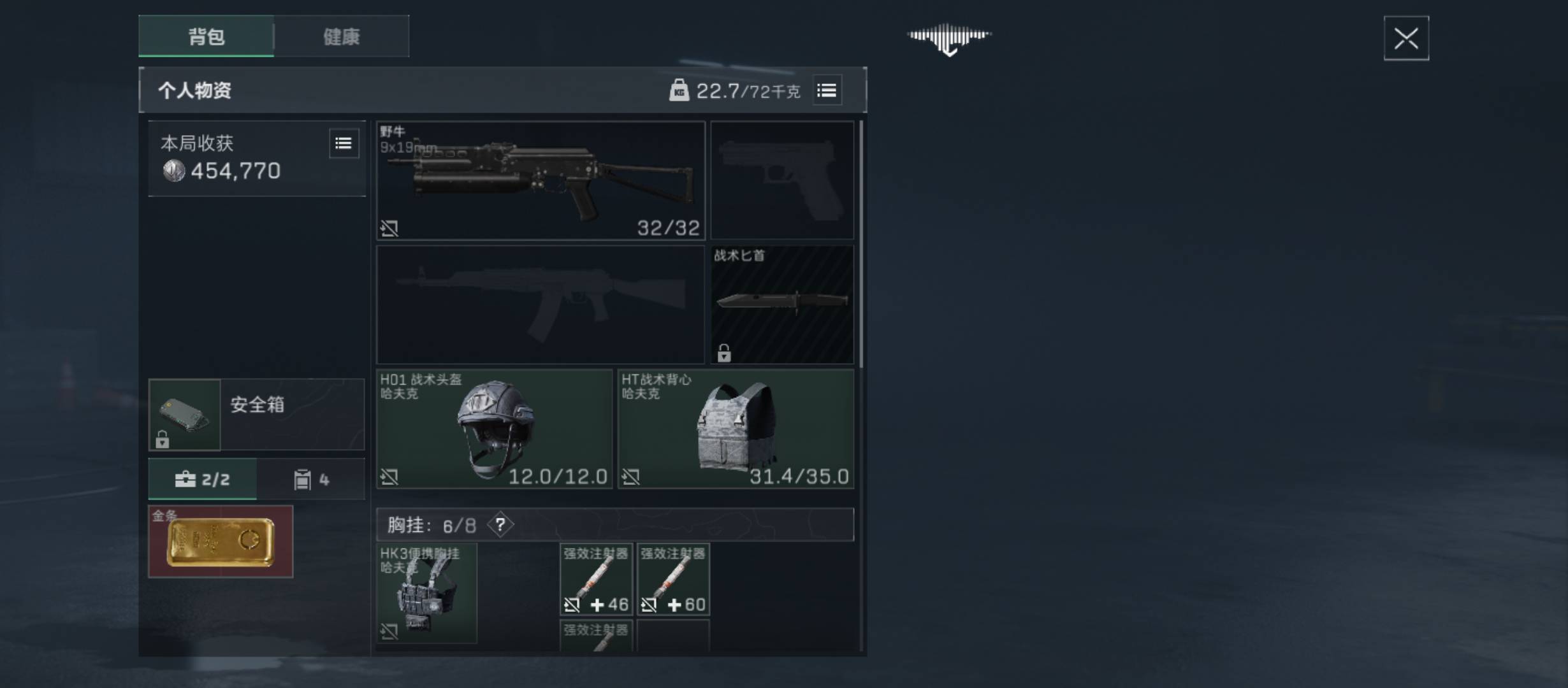This screenshot has width=1568, height=688.
Task: Pick the 强效注射器 with +60
Action: (673, 580)
